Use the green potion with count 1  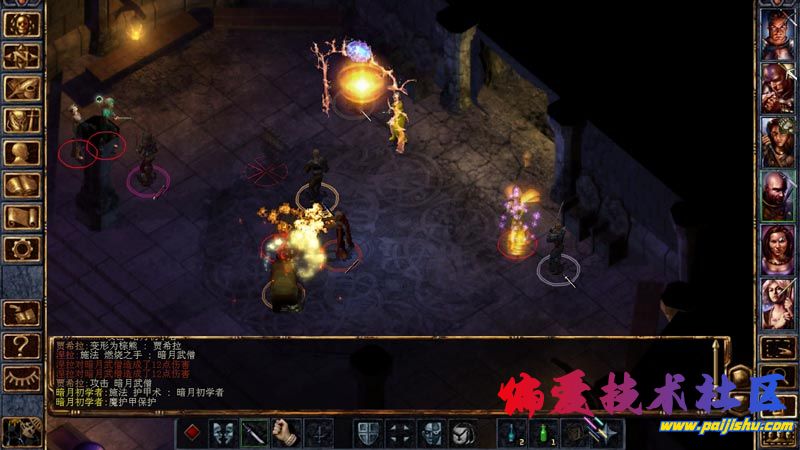coord(543,433)
